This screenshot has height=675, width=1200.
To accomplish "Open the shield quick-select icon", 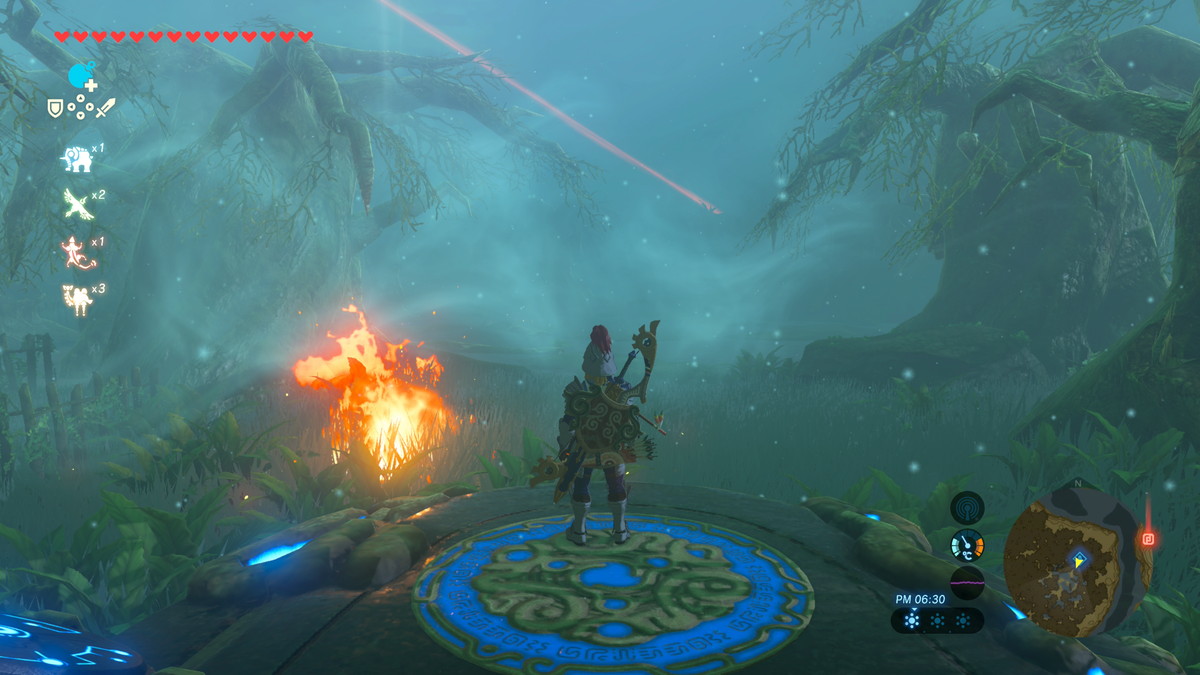I will (x=55, y=107).
